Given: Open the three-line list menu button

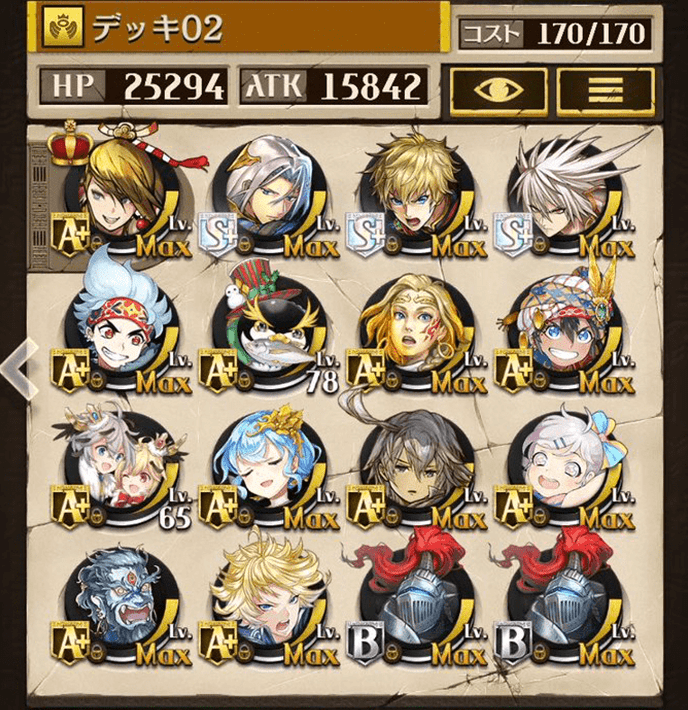Looking at the screenshot, I should click(x=598, y=89).
